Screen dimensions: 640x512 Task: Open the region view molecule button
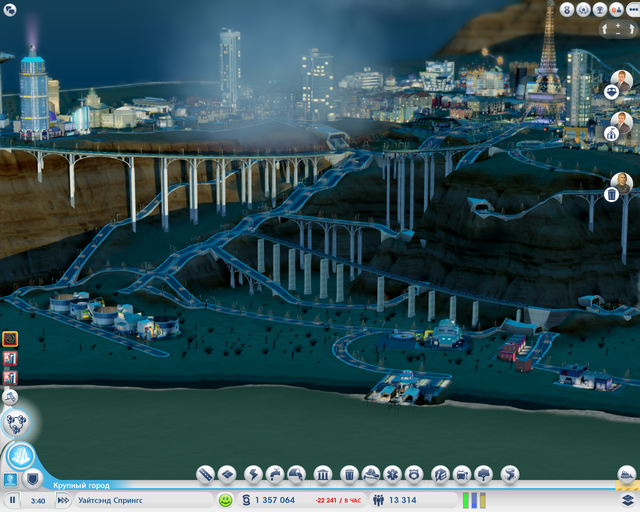click(x=17, y=425)
